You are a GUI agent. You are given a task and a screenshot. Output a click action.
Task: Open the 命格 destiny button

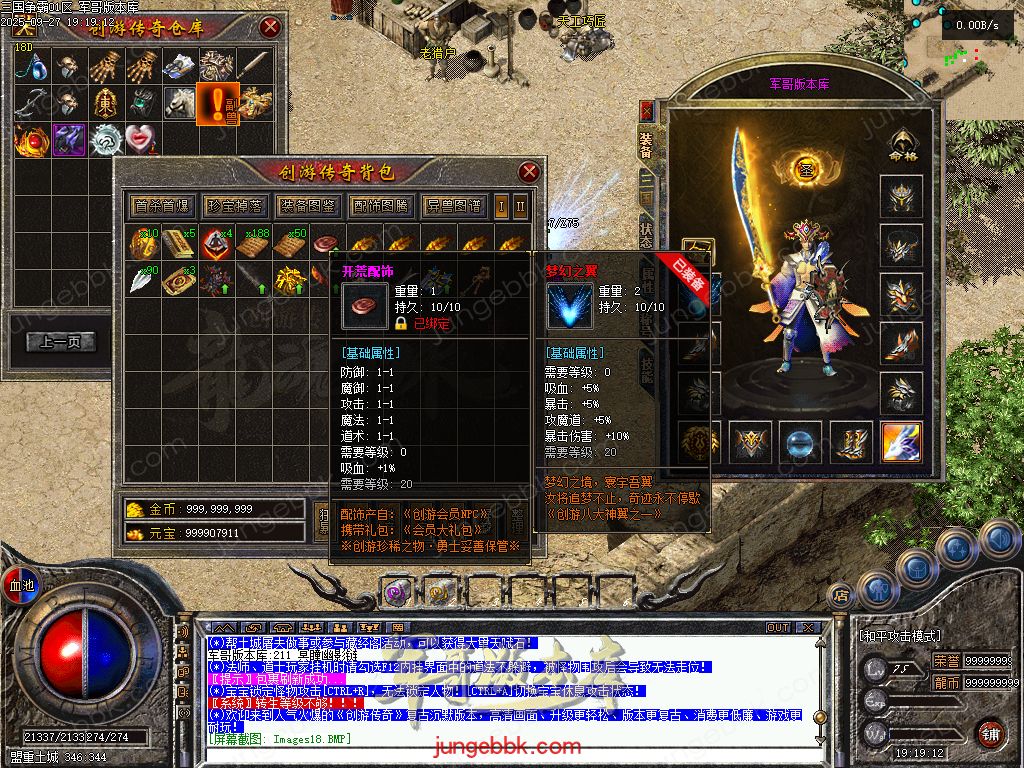coord(903,146)
